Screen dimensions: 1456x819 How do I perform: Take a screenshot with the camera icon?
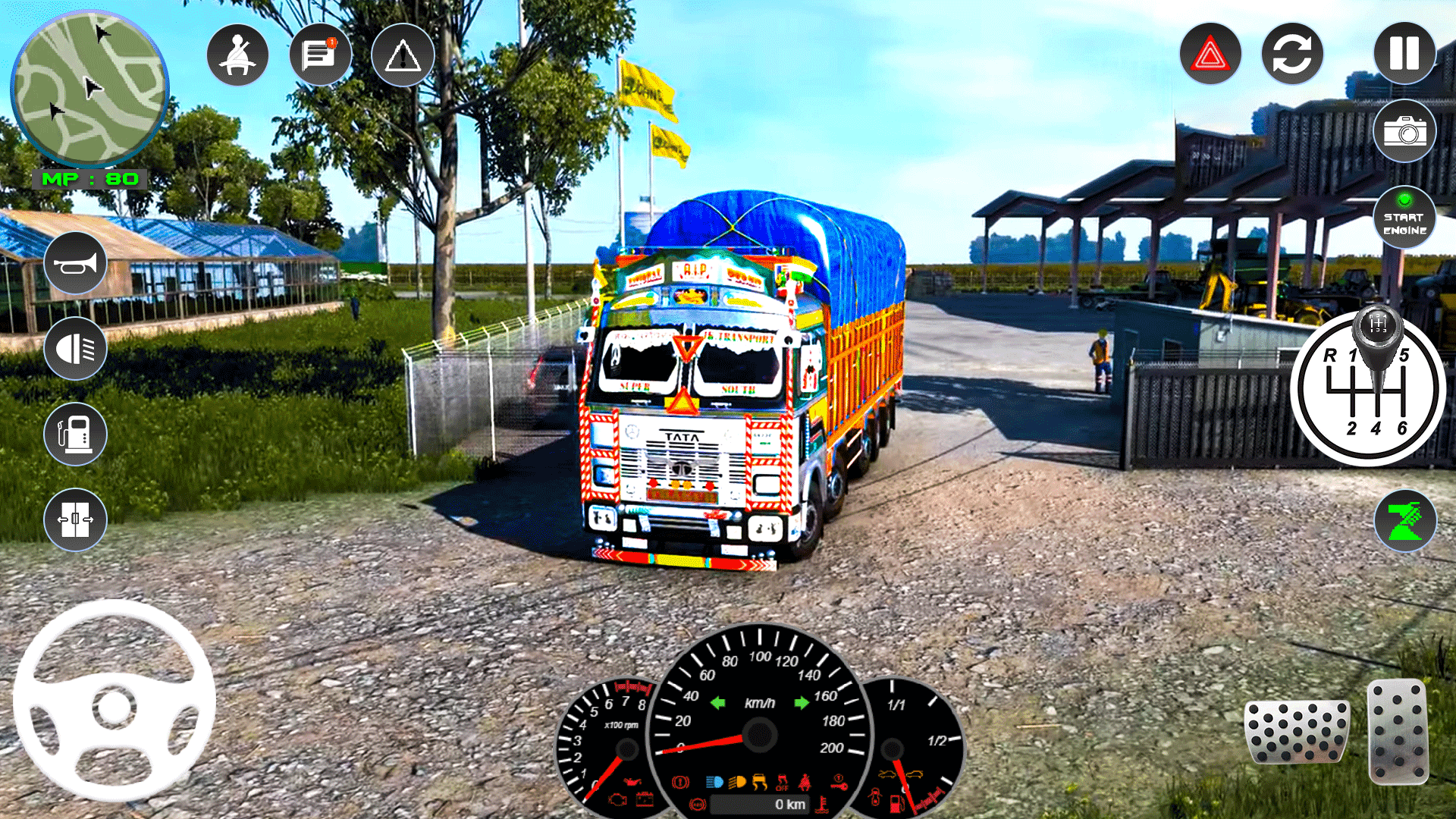[1404, 130]
